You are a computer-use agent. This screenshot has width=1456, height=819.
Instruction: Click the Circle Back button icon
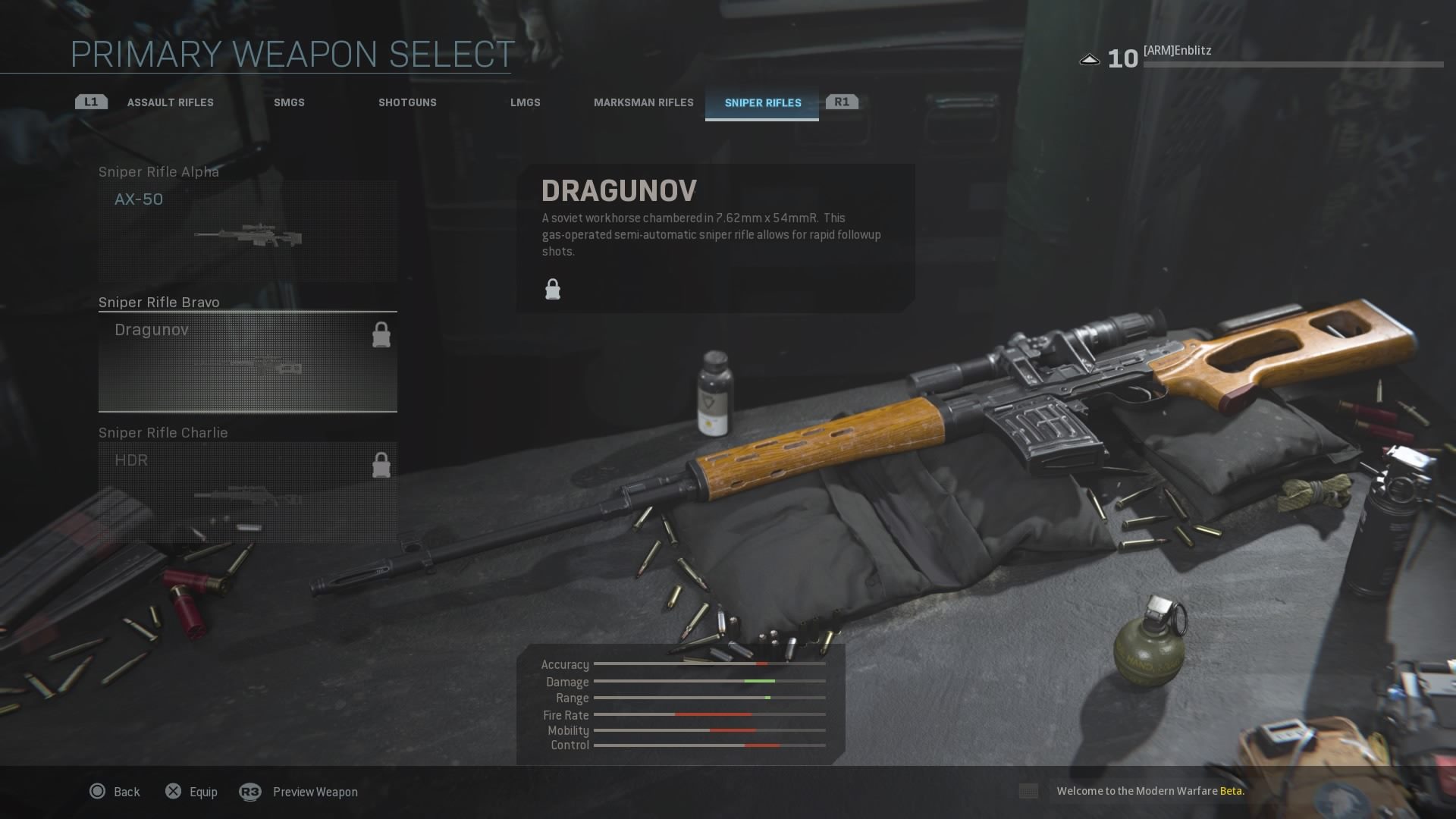click(97, 792)
